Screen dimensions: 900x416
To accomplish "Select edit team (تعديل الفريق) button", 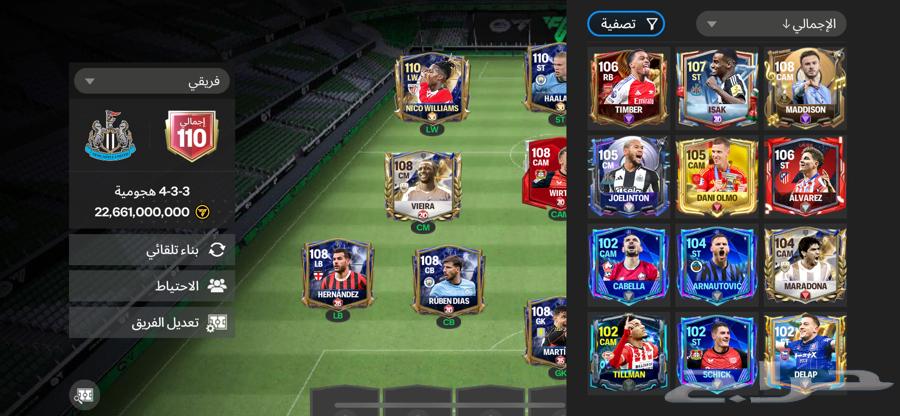I will click(152, 322).
